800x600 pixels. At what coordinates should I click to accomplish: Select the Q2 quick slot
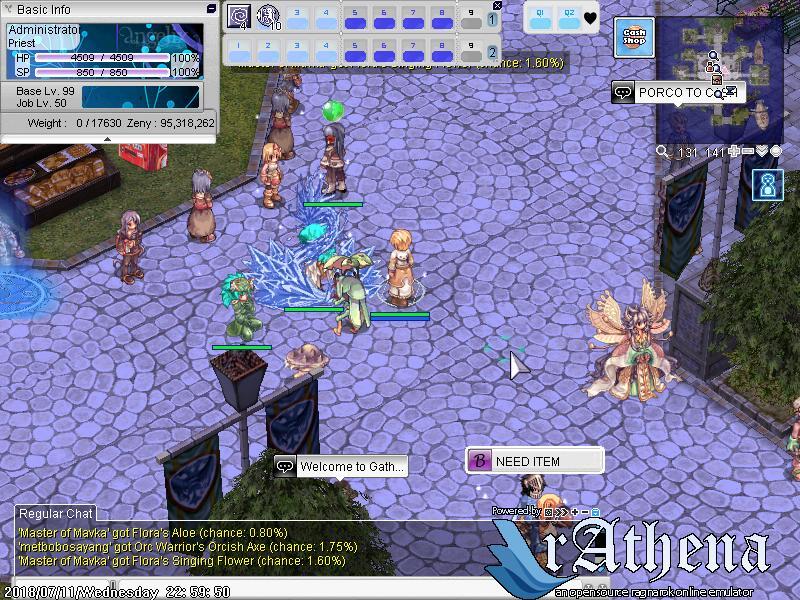[569, 16]
